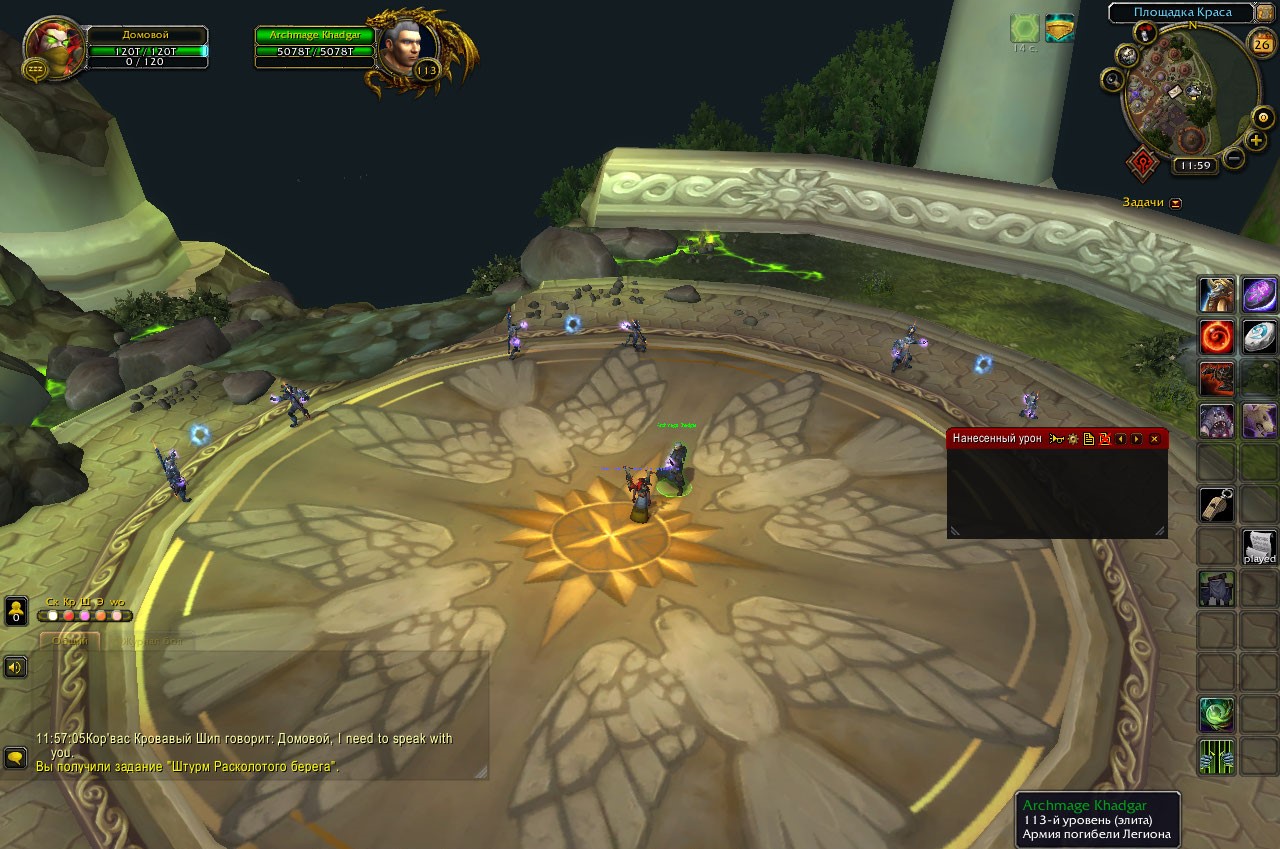The image size is (1280, 849).
Task: Click the golden shield buff icon
Action: click(x=1059, y=28)
